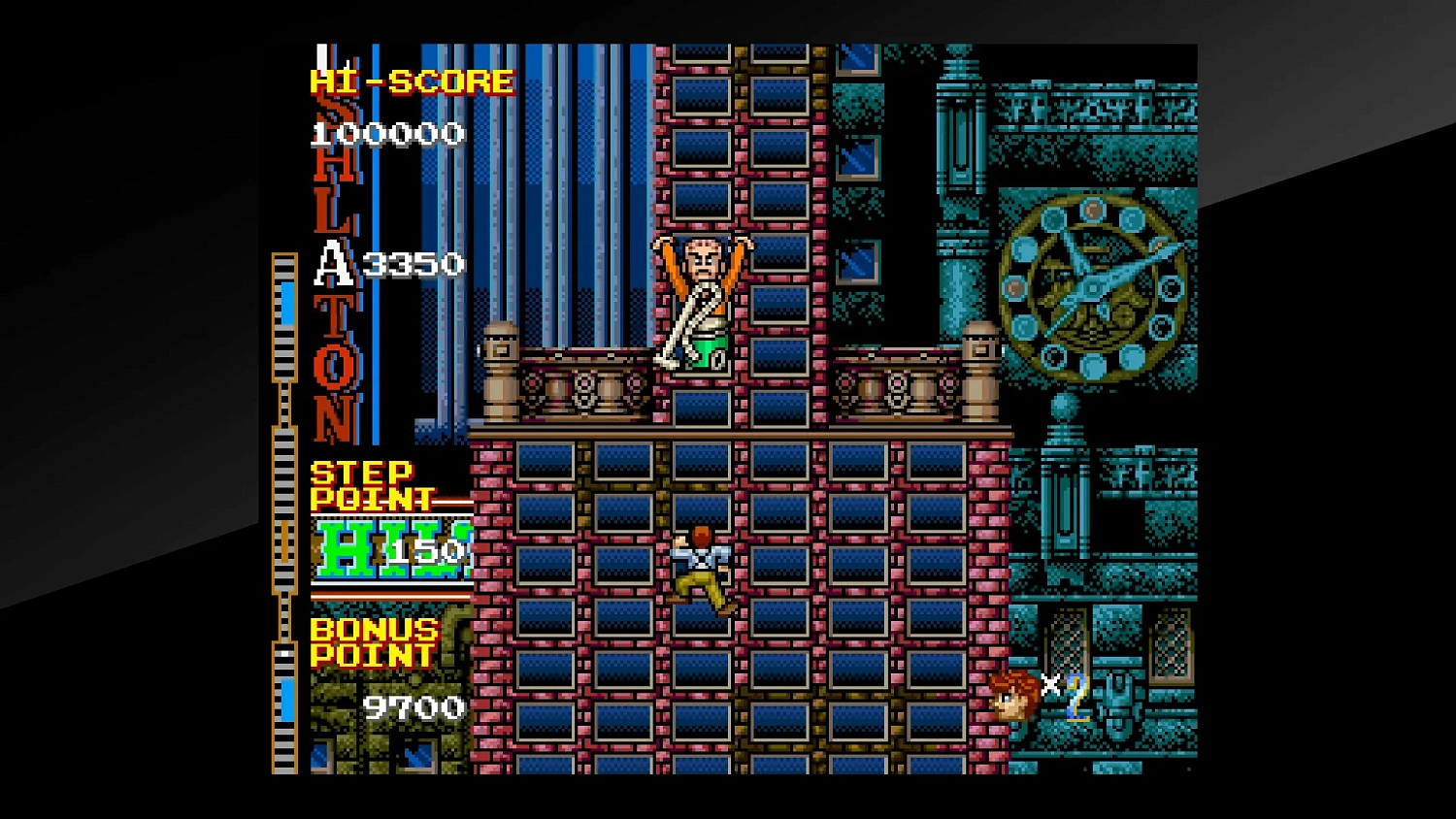Open the HILL step label details
Image resolution: width=1456 pixels, height=819 pixels.
pyautogui.click(x=386, y=548)
